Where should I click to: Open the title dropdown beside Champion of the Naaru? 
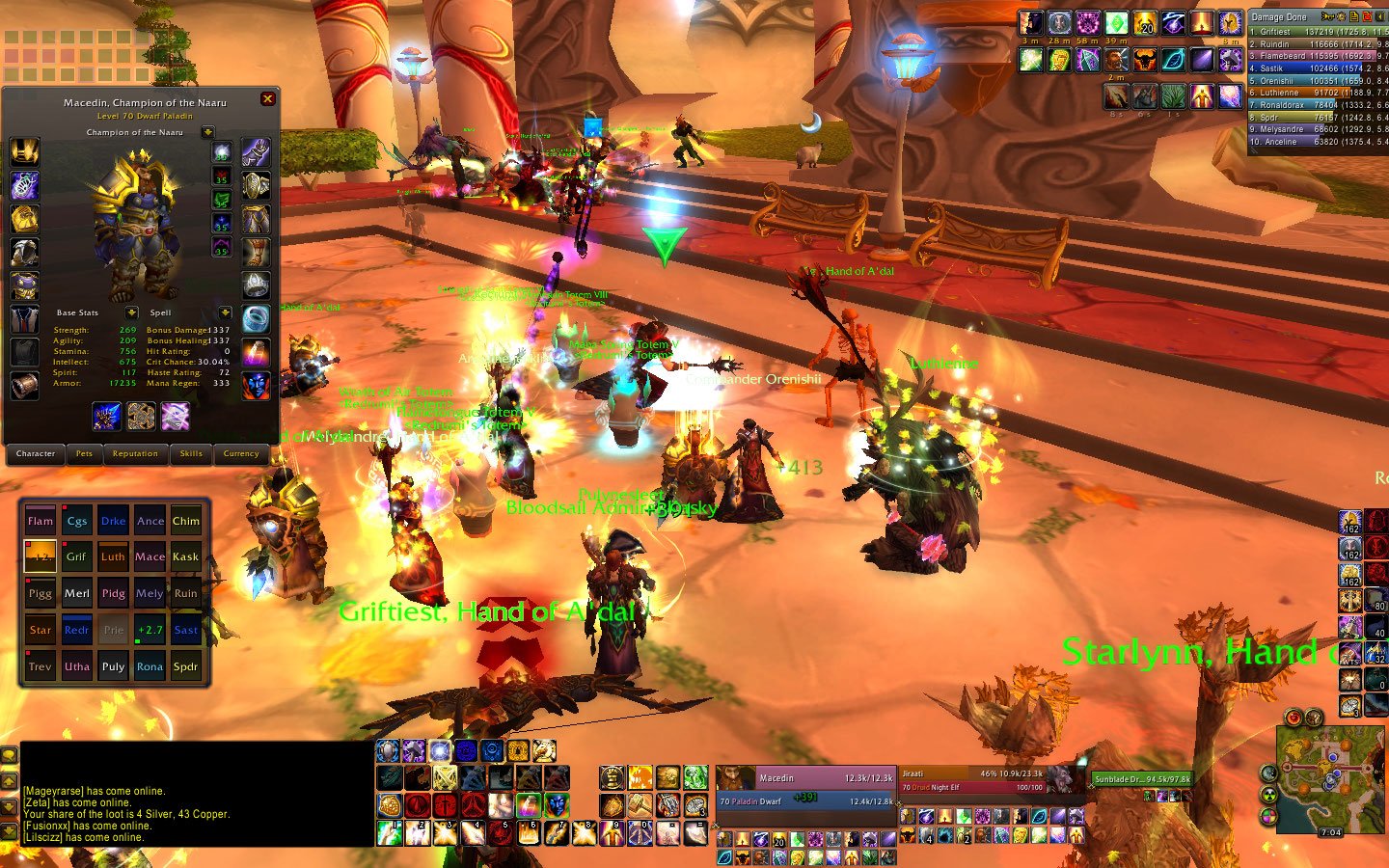click(x=207, y=132)
